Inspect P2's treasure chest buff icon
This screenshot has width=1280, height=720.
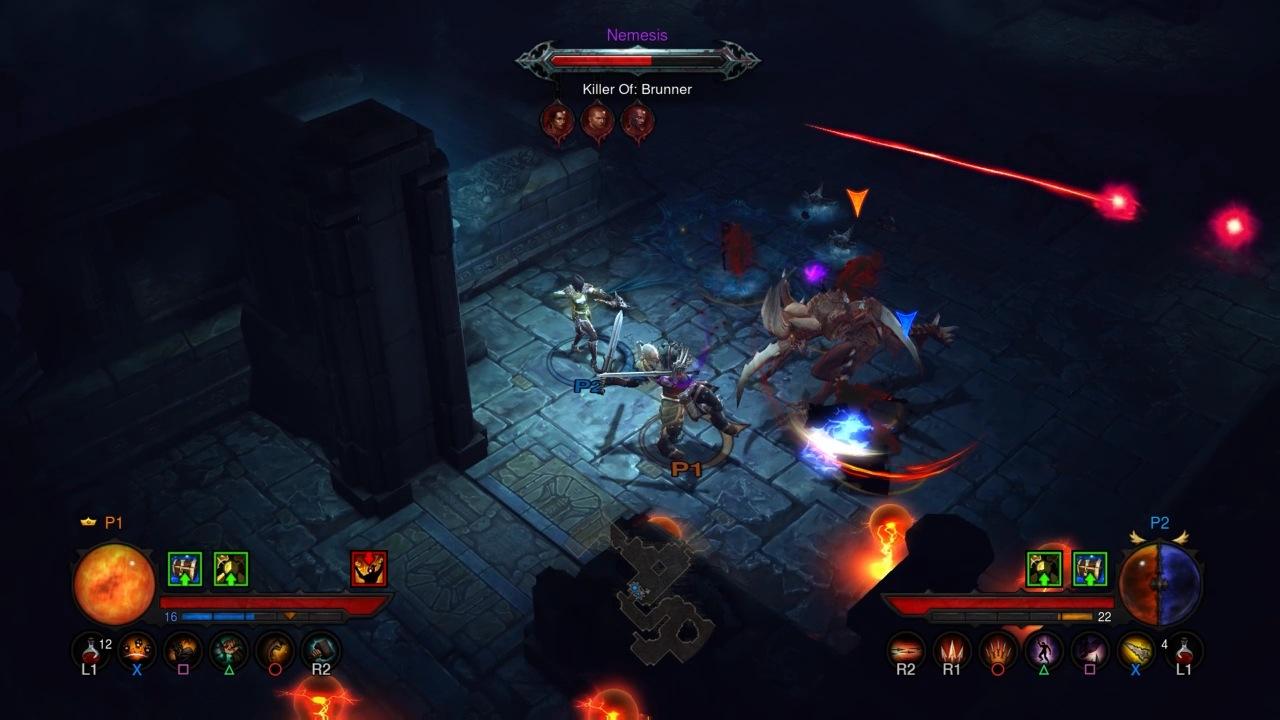point(1090,569)
